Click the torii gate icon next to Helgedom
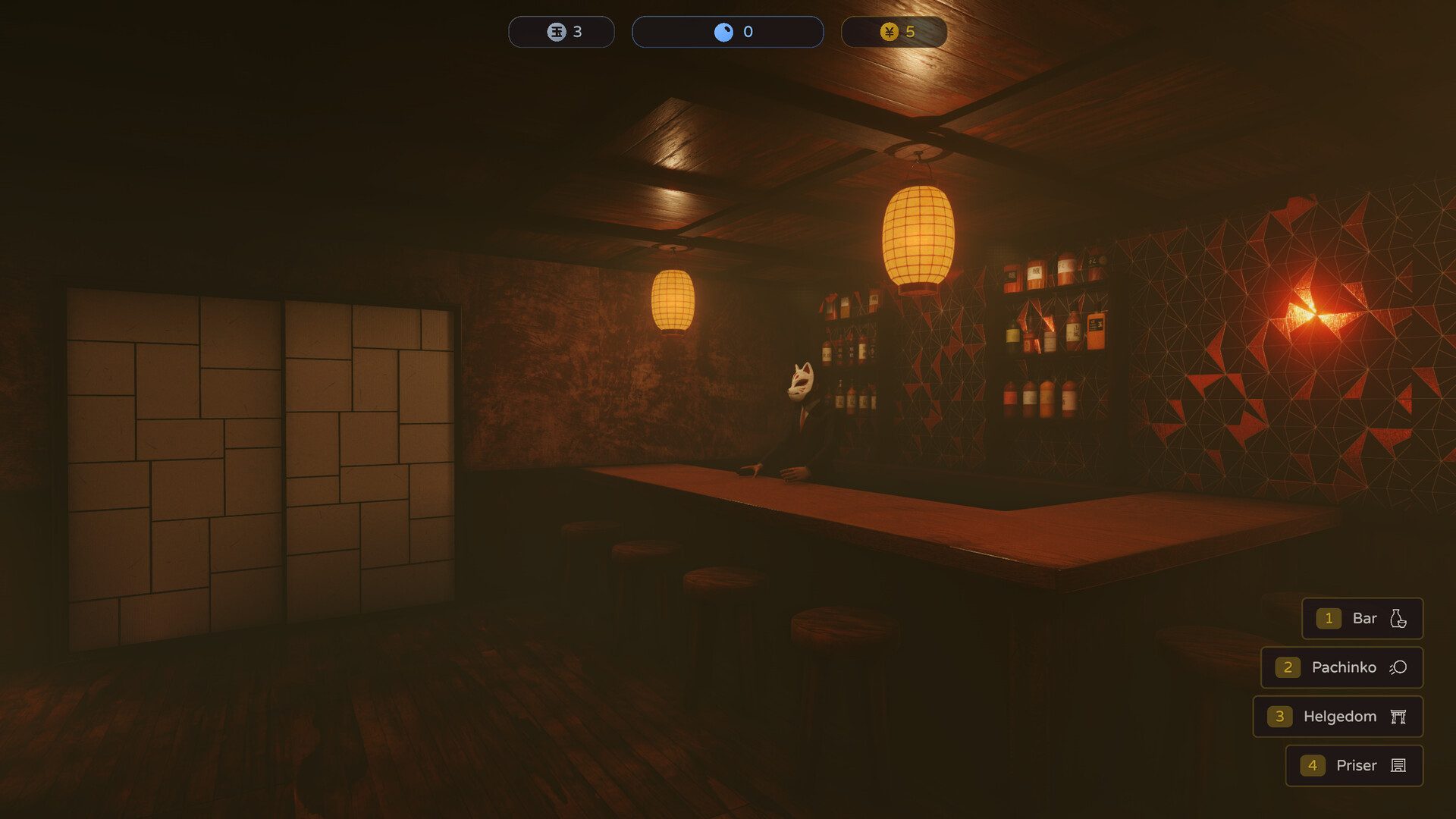 (x=1398, y=717)
